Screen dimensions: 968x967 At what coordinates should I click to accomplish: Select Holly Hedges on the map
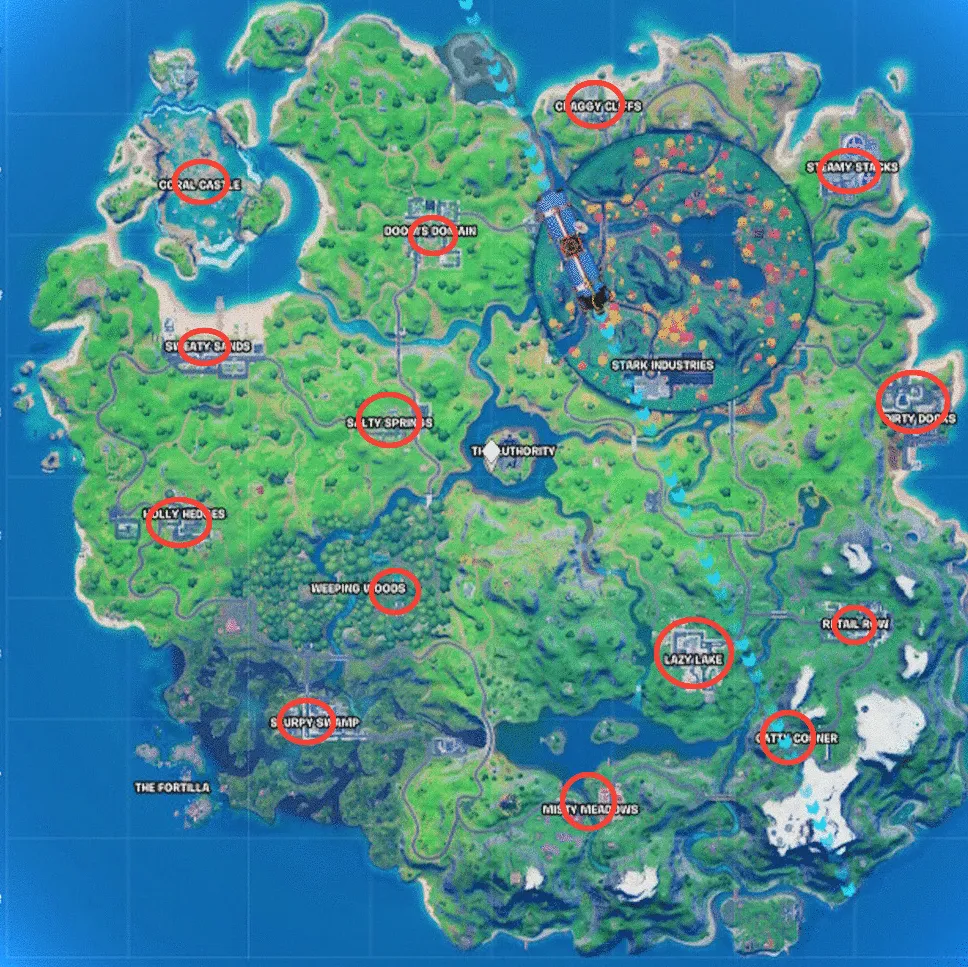click(183, 514)
